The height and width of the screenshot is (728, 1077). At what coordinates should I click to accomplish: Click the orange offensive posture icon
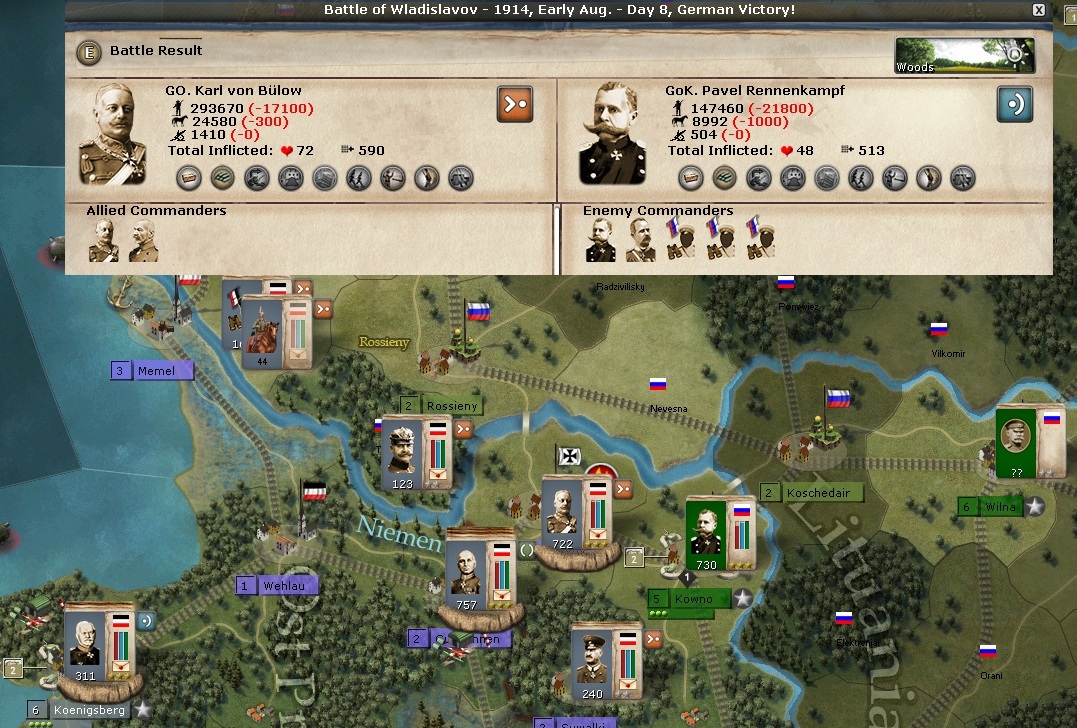tap(515, 103)
